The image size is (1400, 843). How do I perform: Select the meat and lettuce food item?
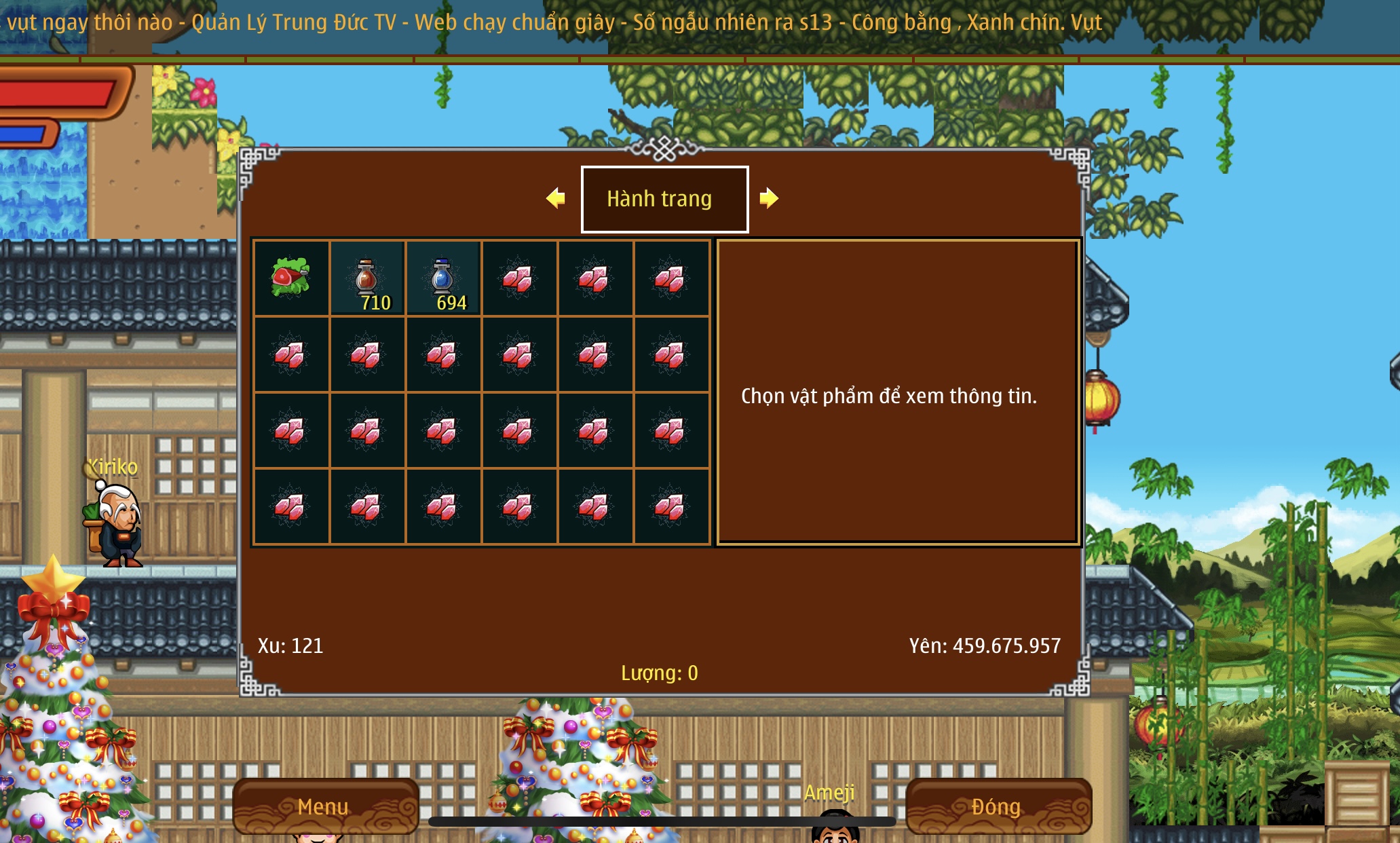click(291, 278)
